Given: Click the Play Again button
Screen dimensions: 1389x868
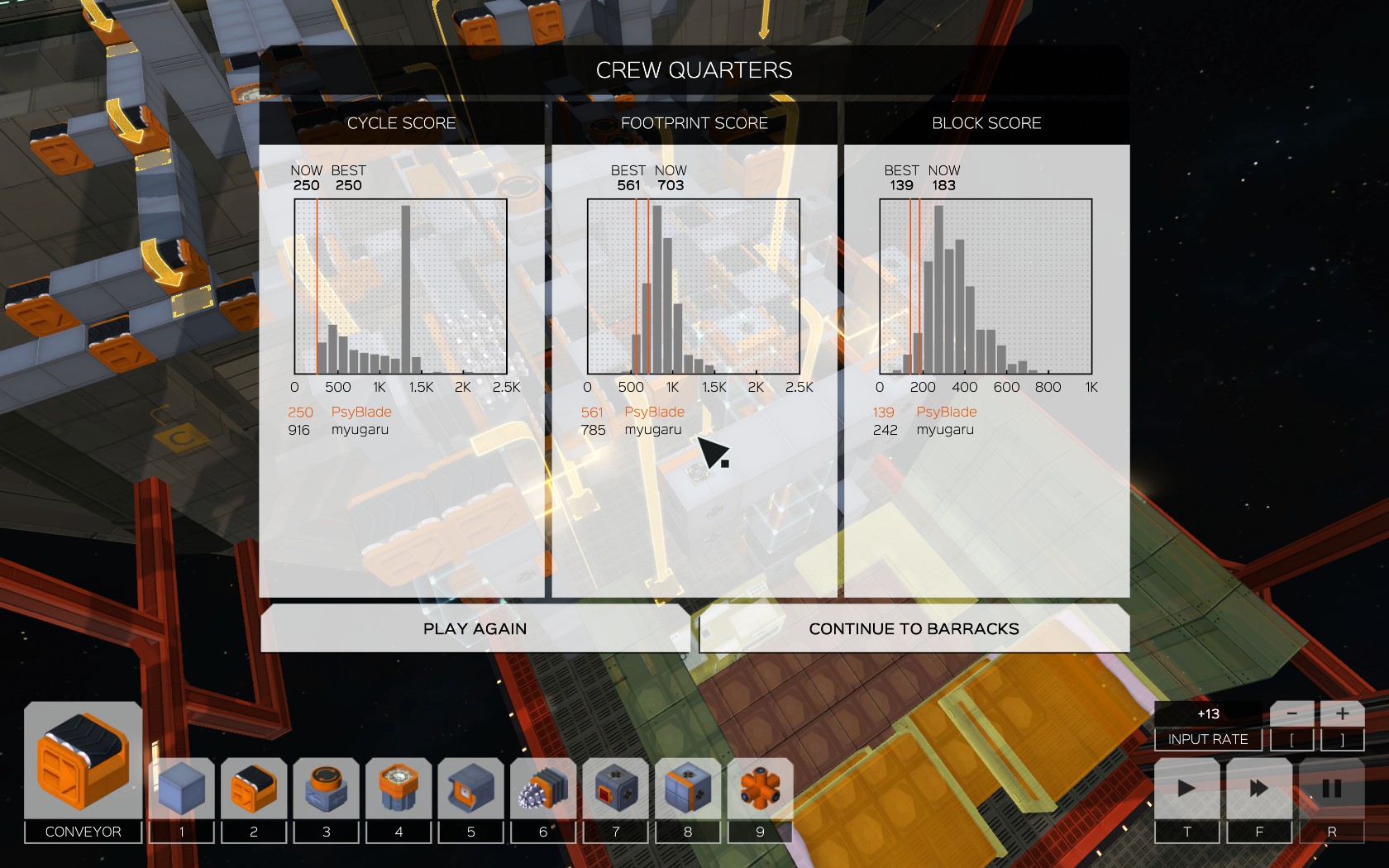Looking at the screenshot, I should [475, 629].
